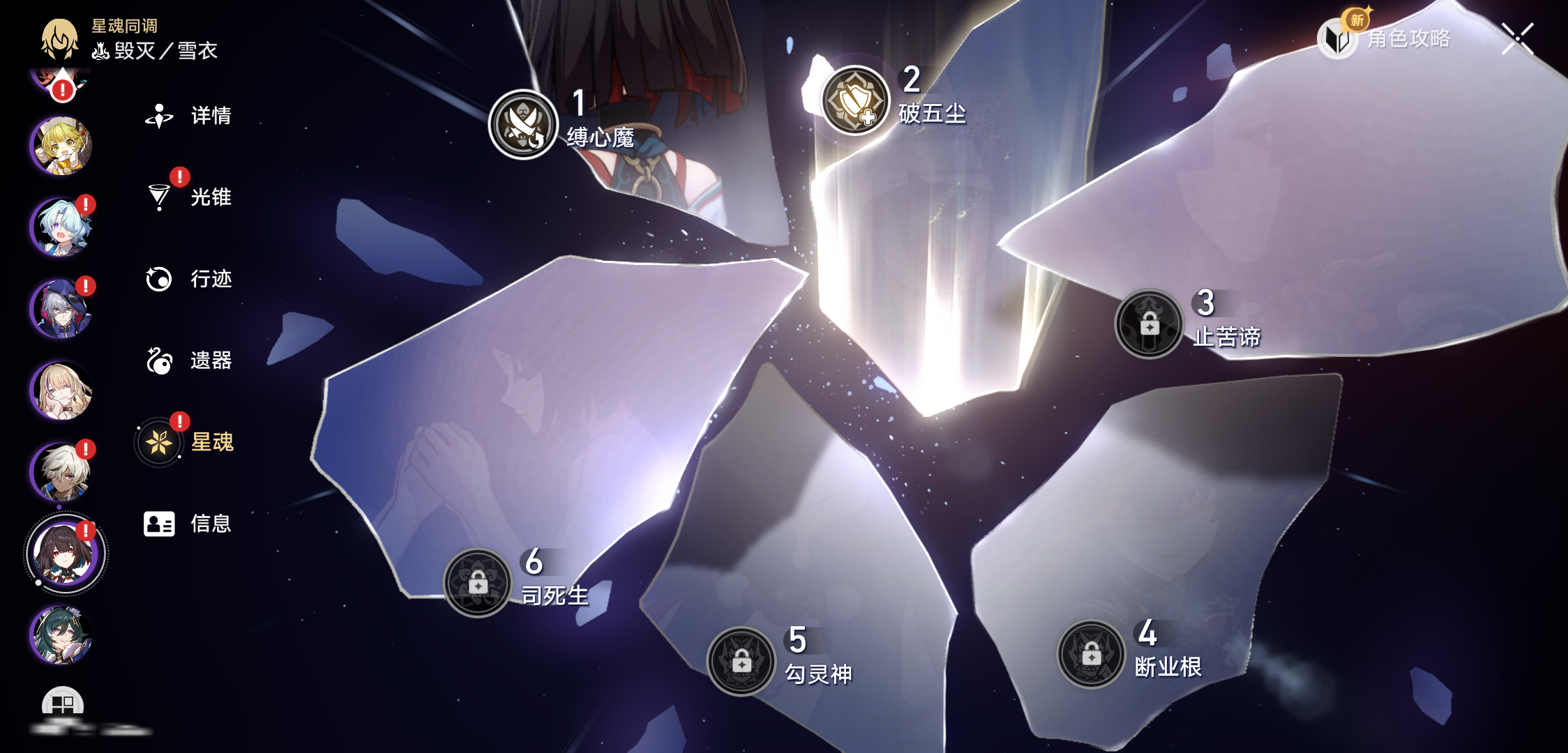Select eidolon 1 缚心魔
The height and width of the screenshot is (753, 1568).
coord(523,125)
